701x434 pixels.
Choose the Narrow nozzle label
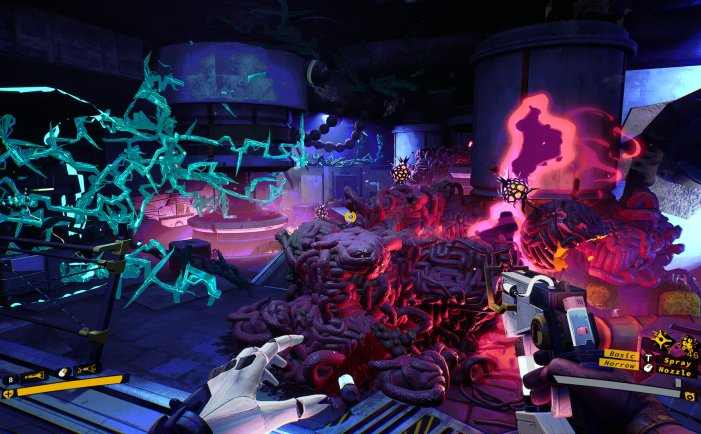coord(622,366)
